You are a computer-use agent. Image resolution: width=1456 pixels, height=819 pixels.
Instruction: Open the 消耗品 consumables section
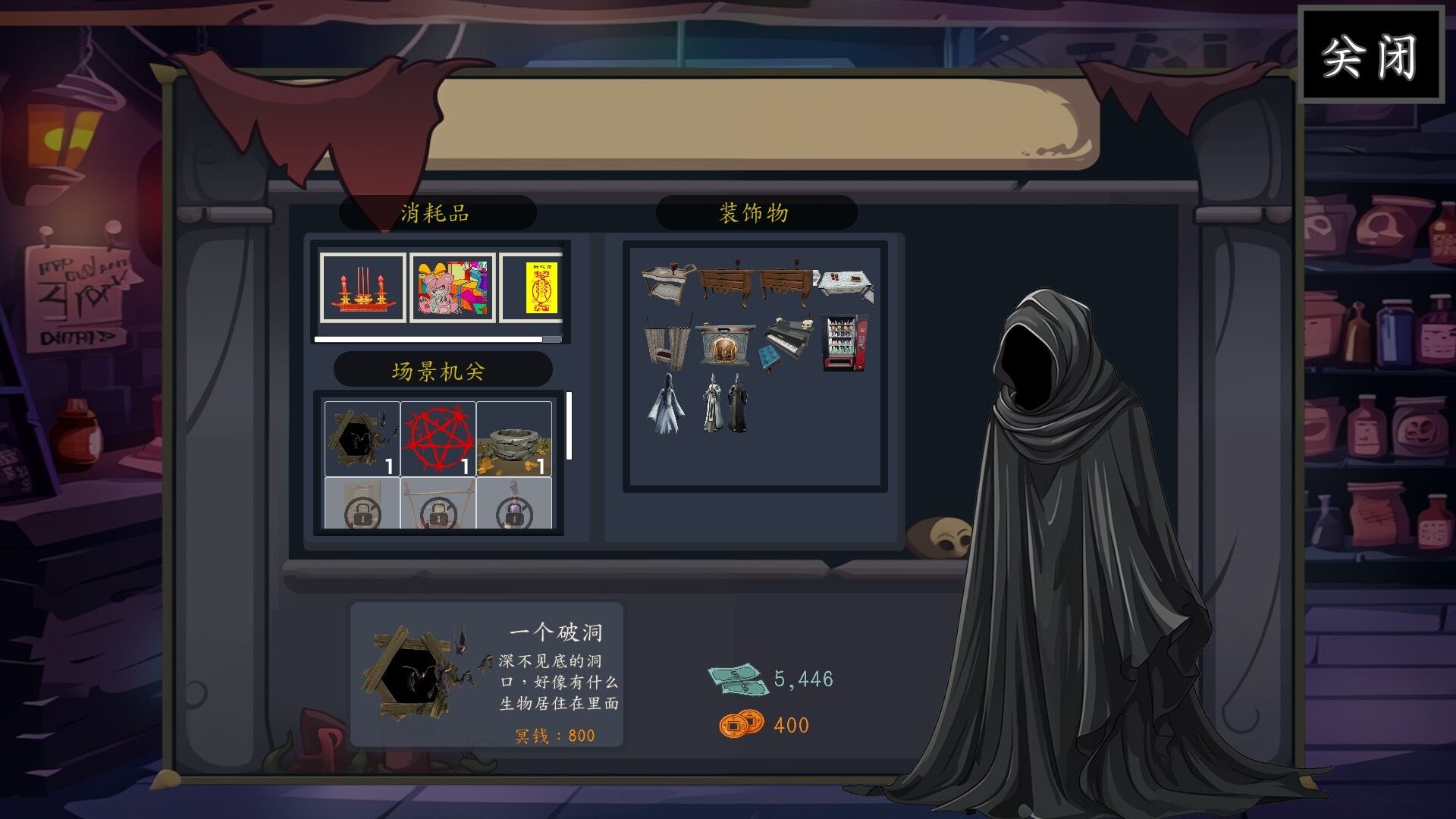pos(438,212)
